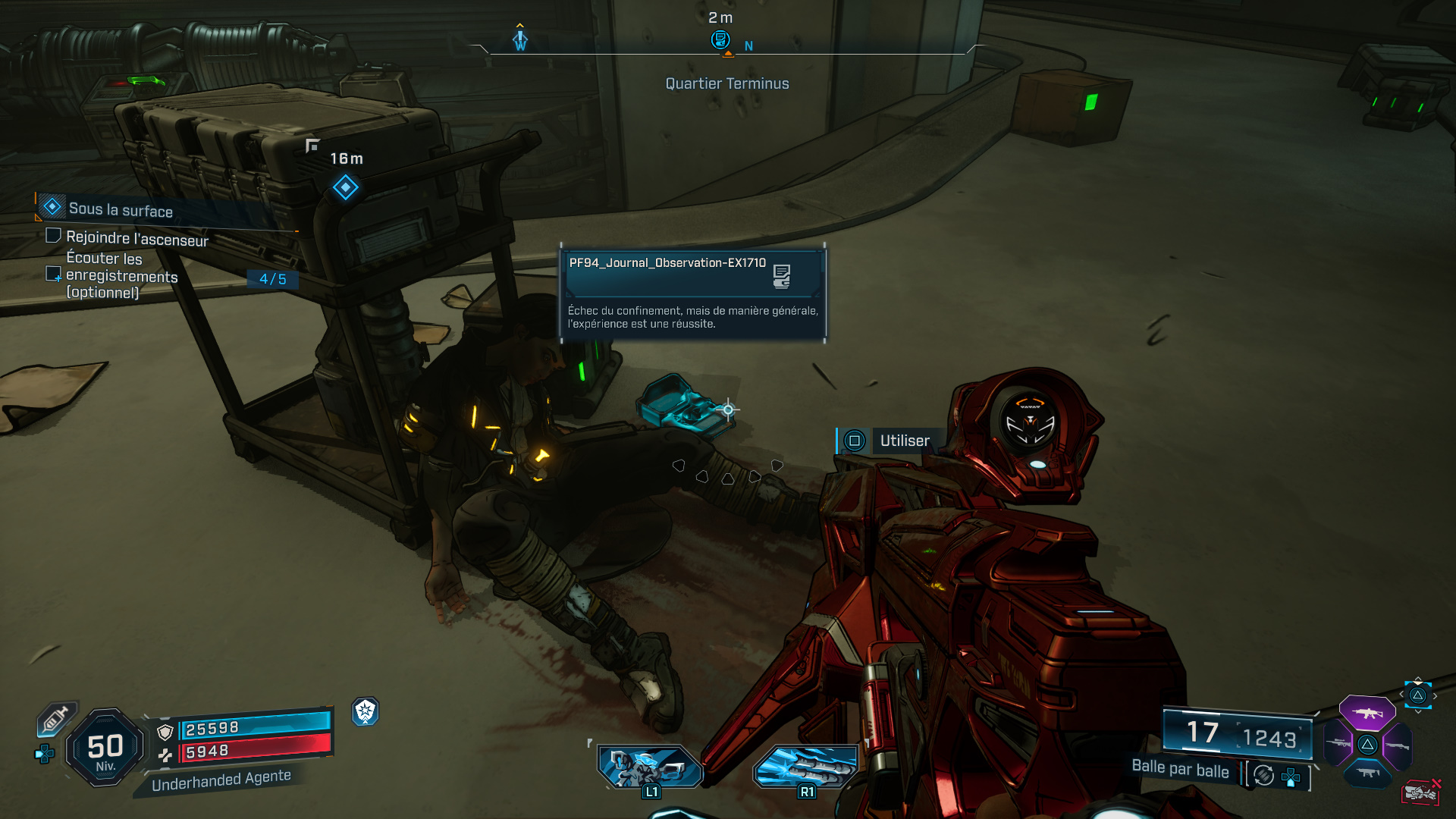Click the shield burst buff icon
The height and width of the screenshot is (819, 1456).
(366, 711)
